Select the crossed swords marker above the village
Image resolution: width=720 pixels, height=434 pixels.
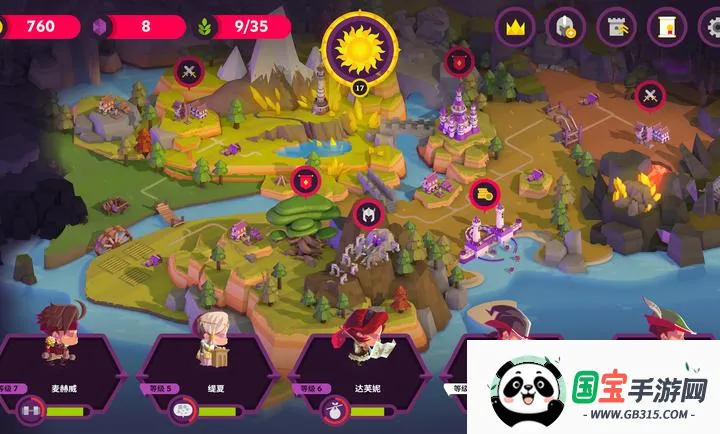(x=189, y=70)
